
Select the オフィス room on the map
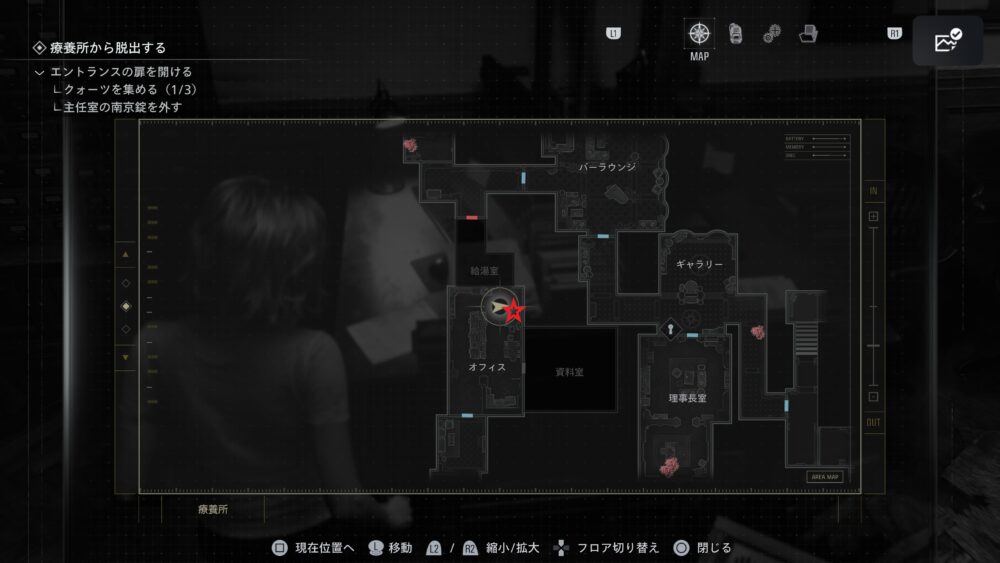(x=487, y=367)
